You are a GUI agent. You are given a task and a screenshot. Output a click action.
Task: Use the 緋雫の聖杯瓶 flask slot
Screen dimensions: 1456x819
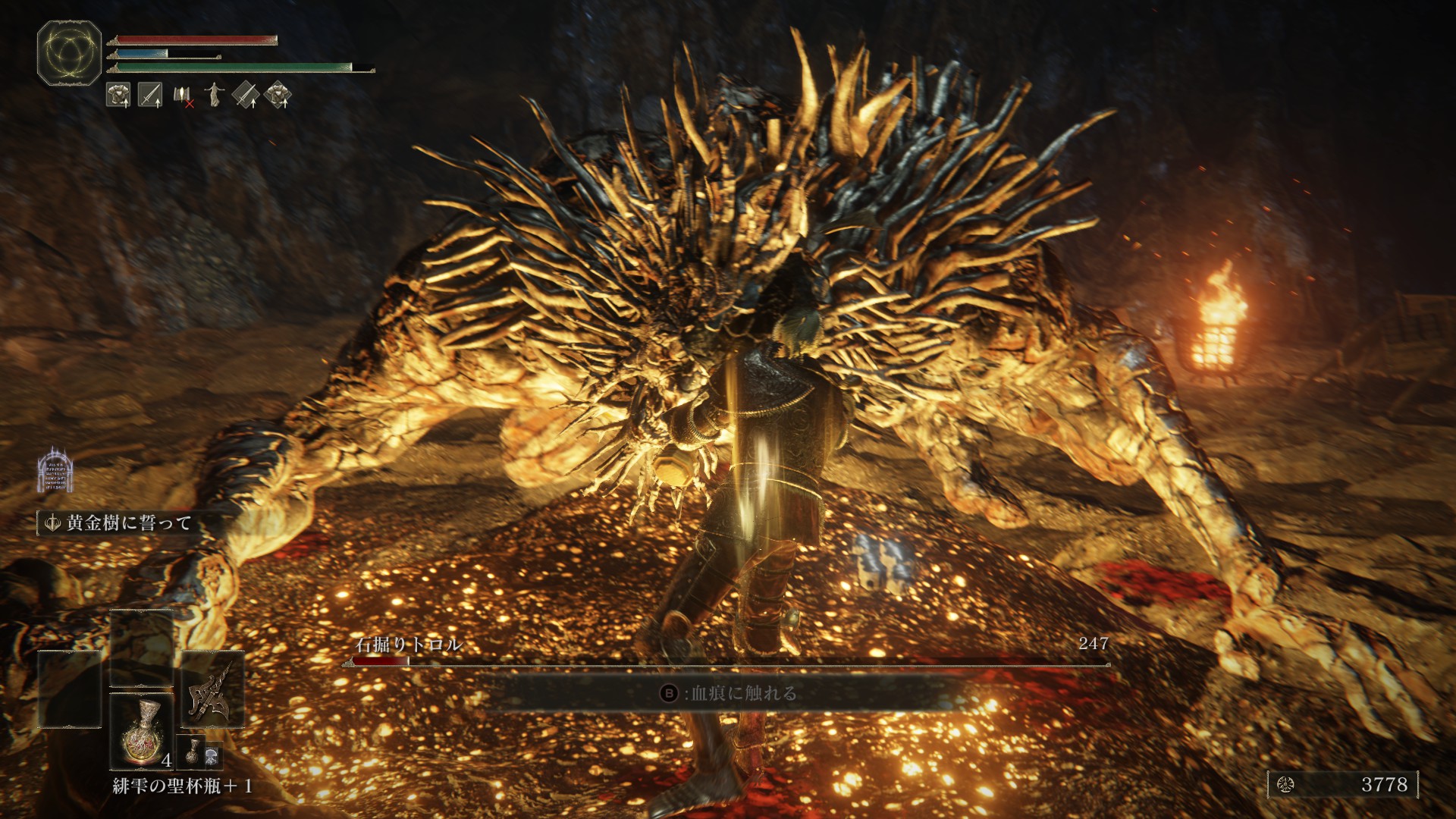tap(142, 732)
